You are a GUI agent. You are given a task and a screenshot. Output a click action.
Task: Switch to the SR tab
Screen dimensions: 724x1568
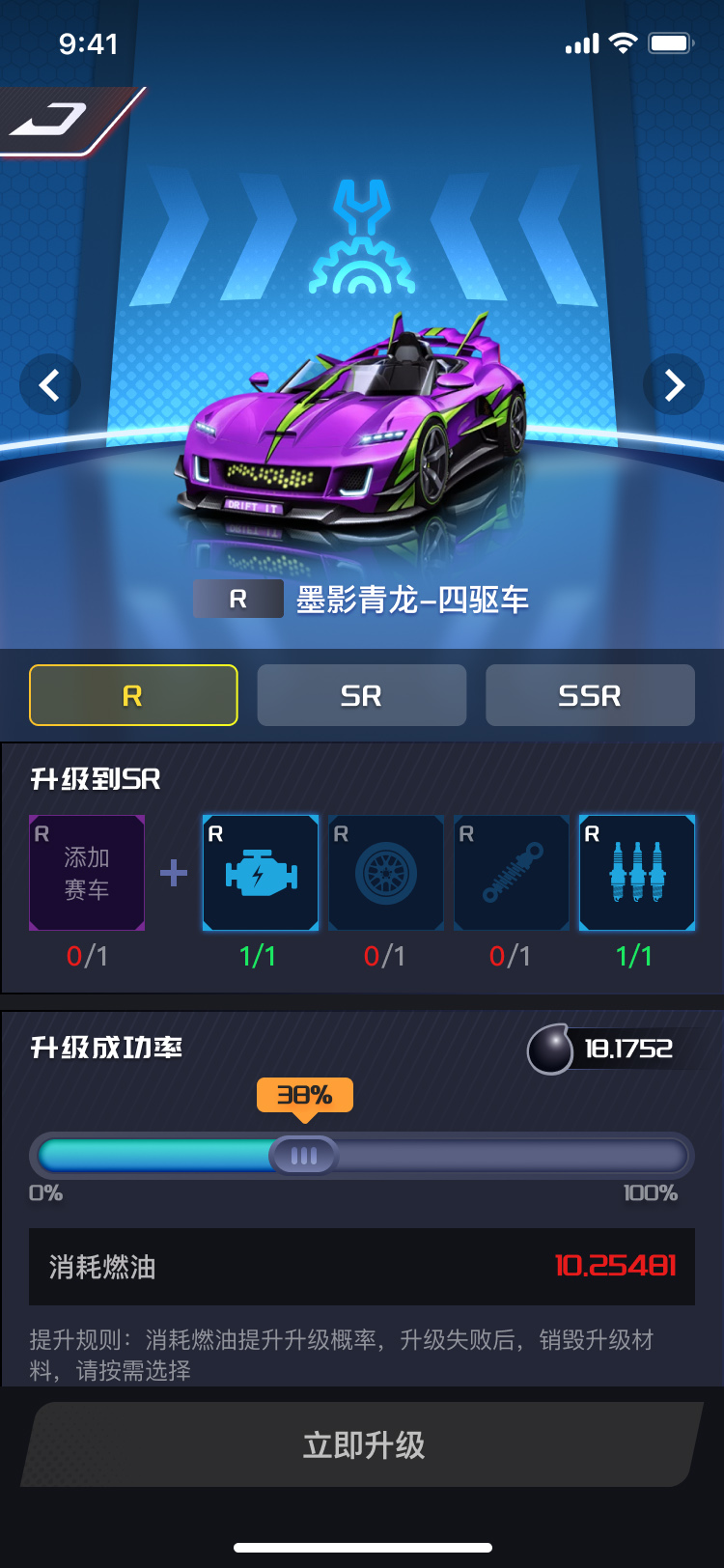[x=362, y=695]
